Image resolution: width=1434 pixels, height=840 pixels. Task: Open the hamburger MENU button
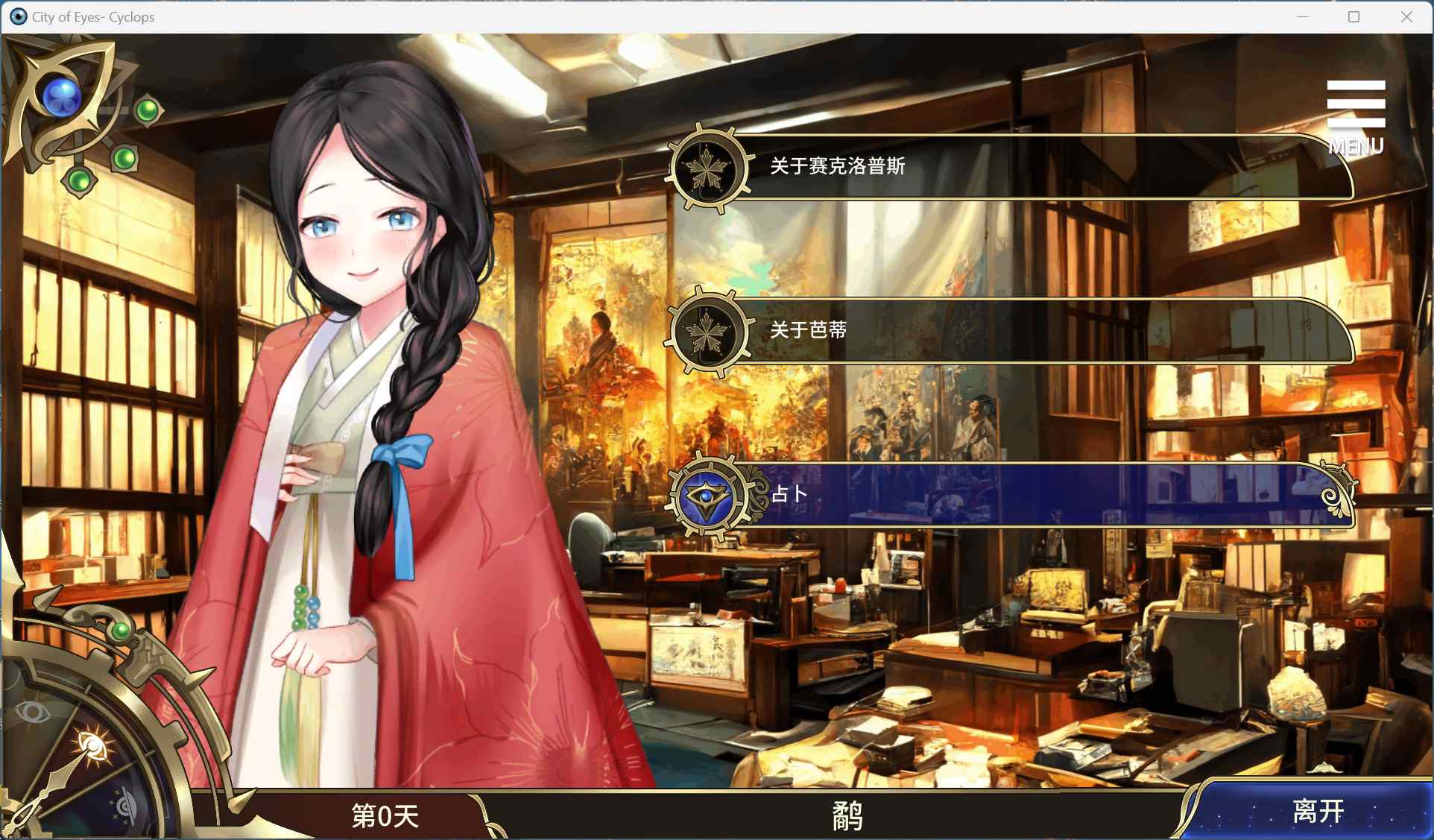point(1355,116)
